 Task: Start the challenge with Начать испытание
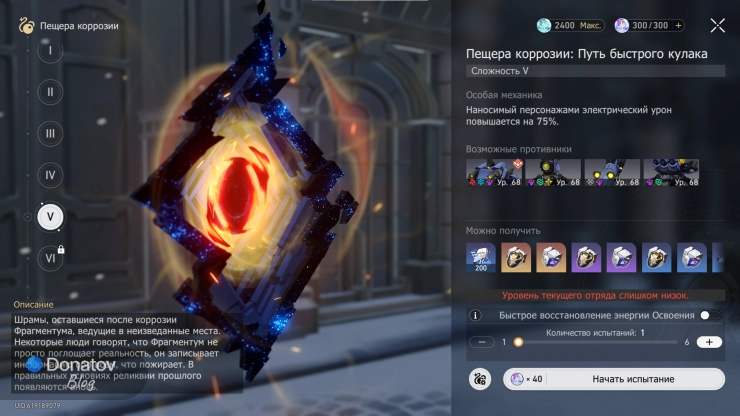634,379
